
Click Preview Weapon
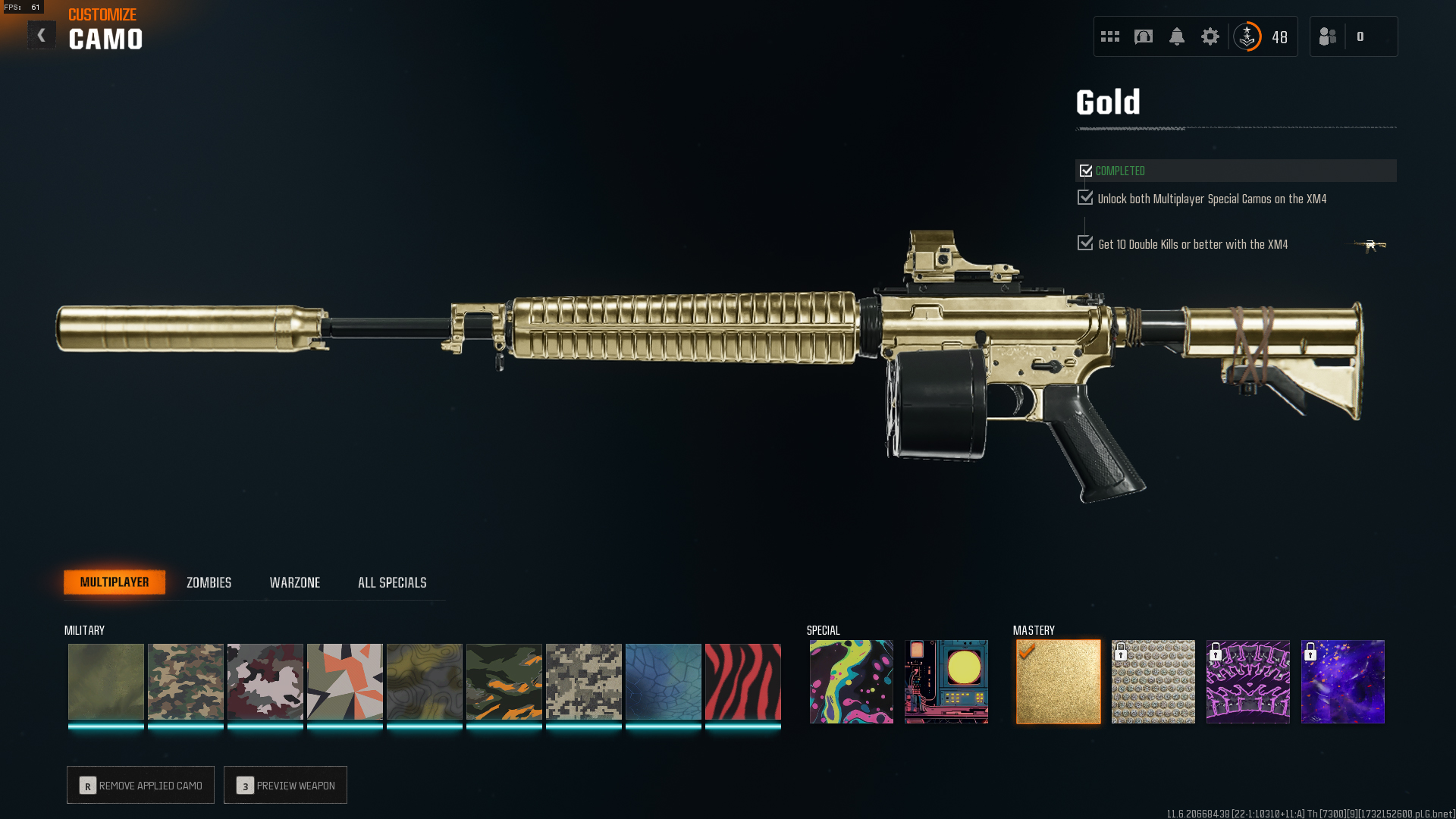point(285,785)
